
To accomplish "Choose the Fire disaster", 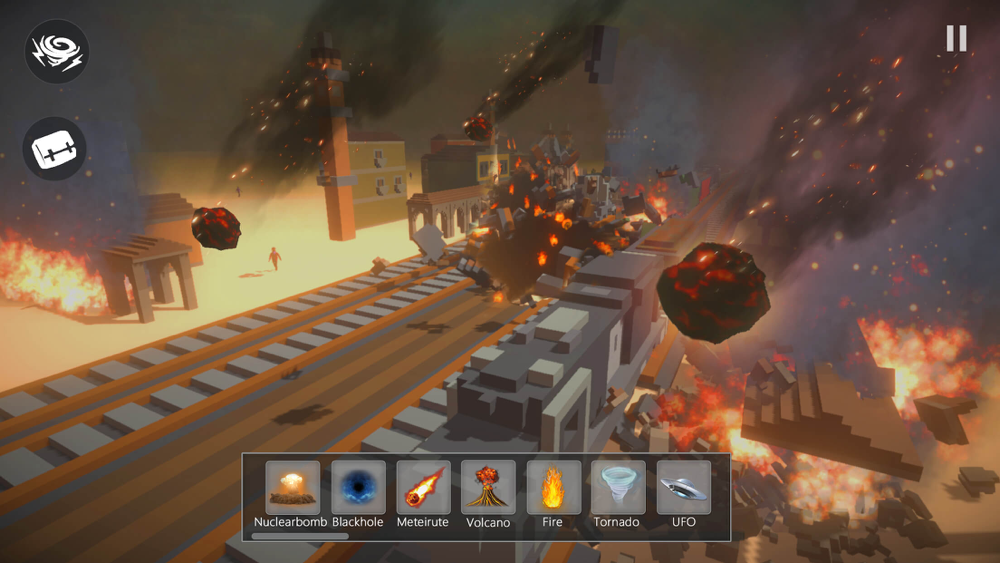I will pos(553,487).
